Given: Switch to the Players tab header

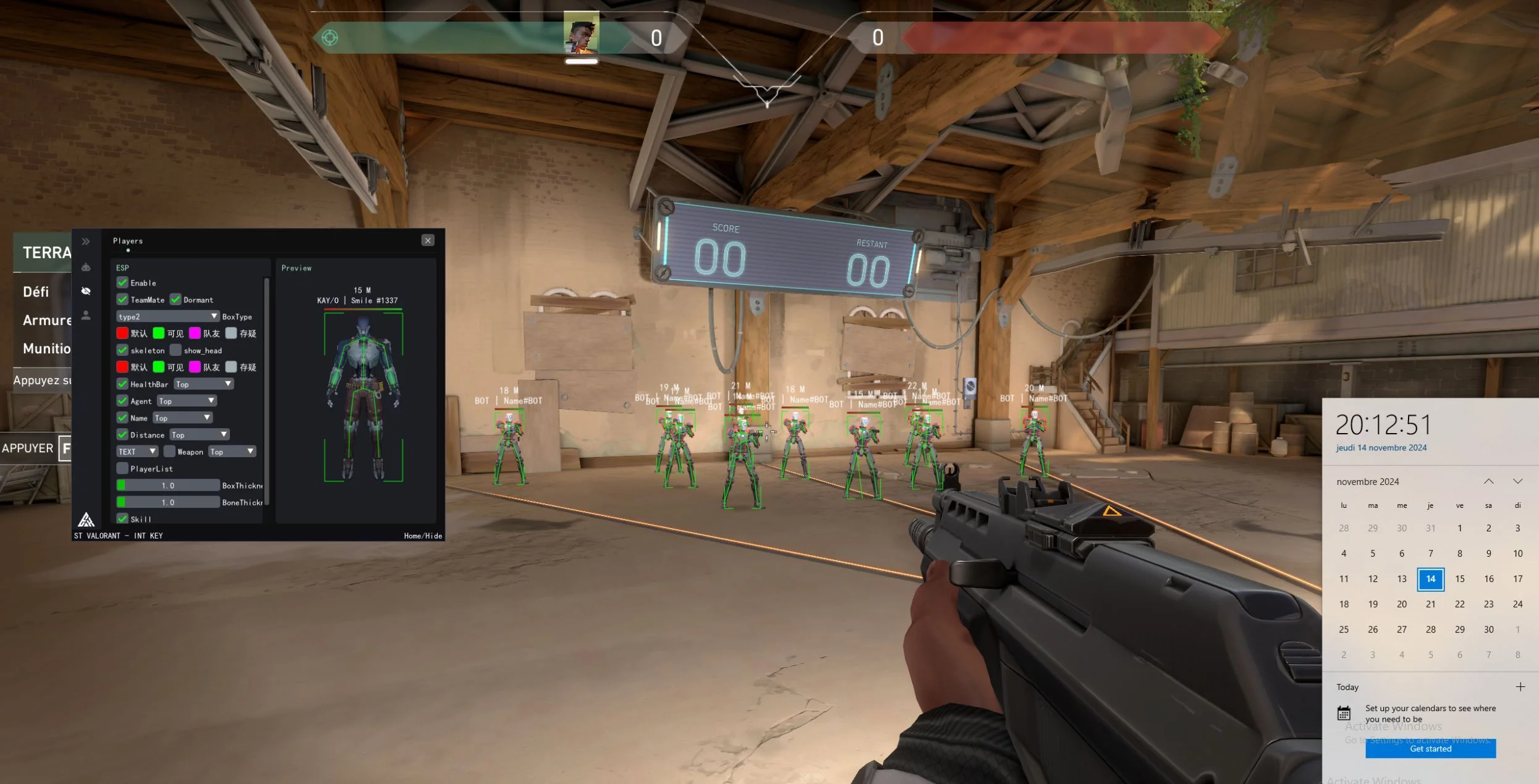Looking at the screenshot, I should 127,241.
